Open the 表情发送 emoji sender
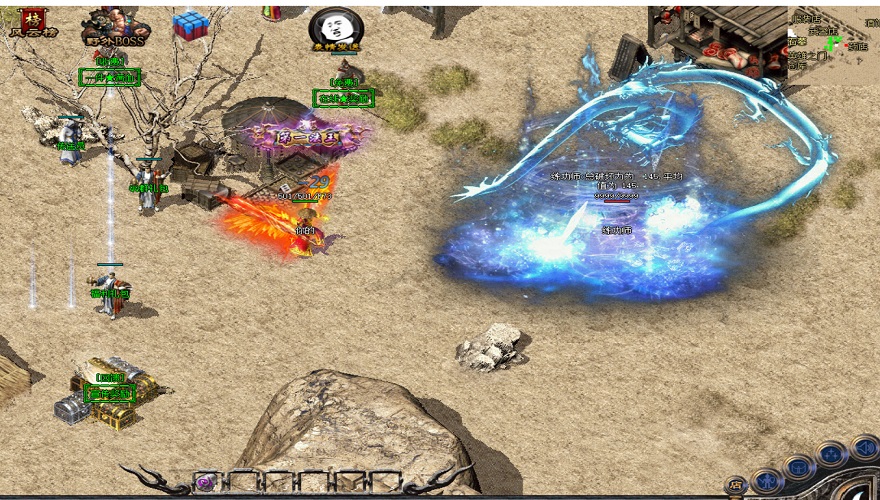Viewport: 880px width, 500px height. pos(335,29)
